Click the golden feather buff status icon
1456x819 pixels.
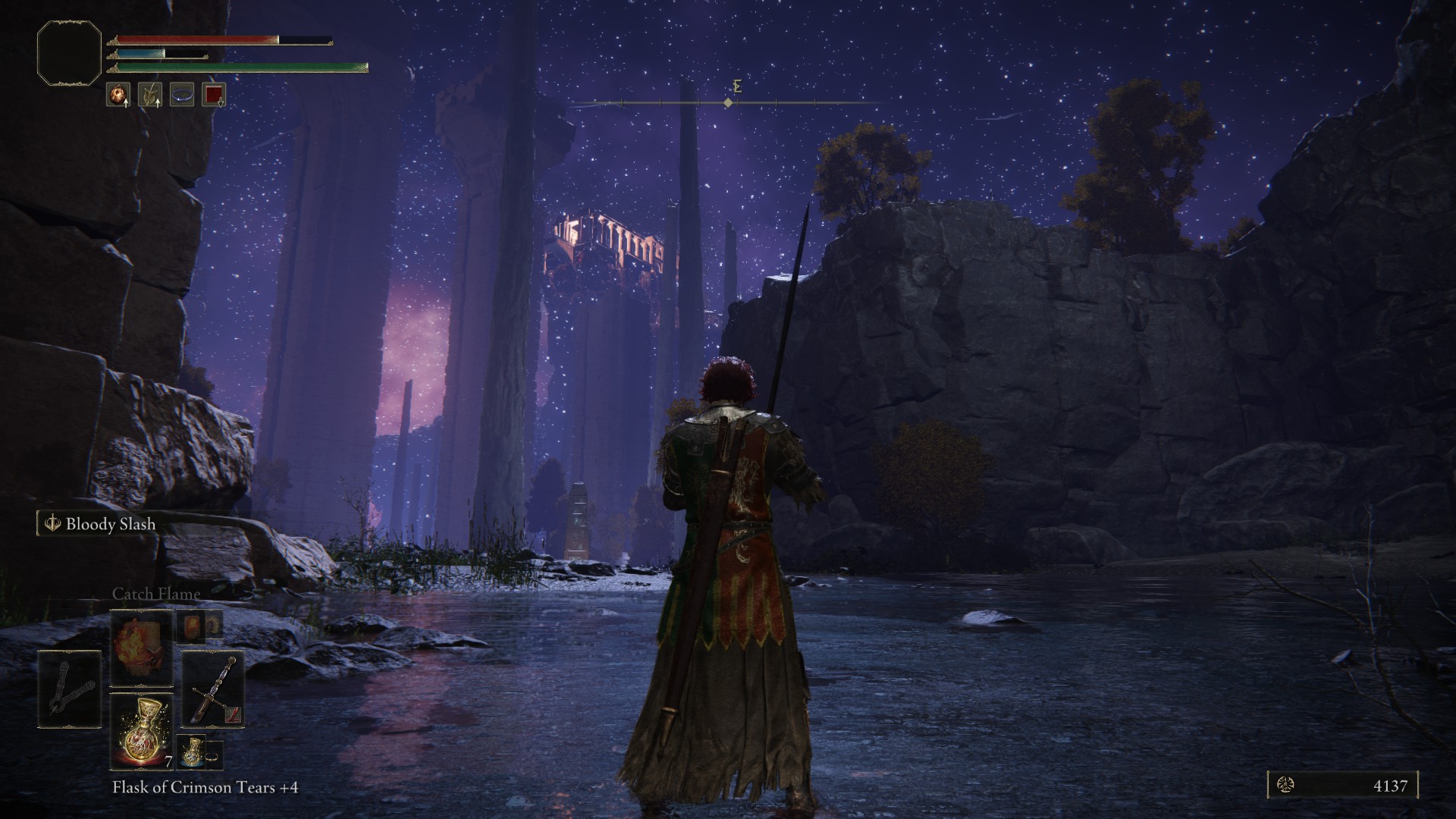(x=149, y=95)
